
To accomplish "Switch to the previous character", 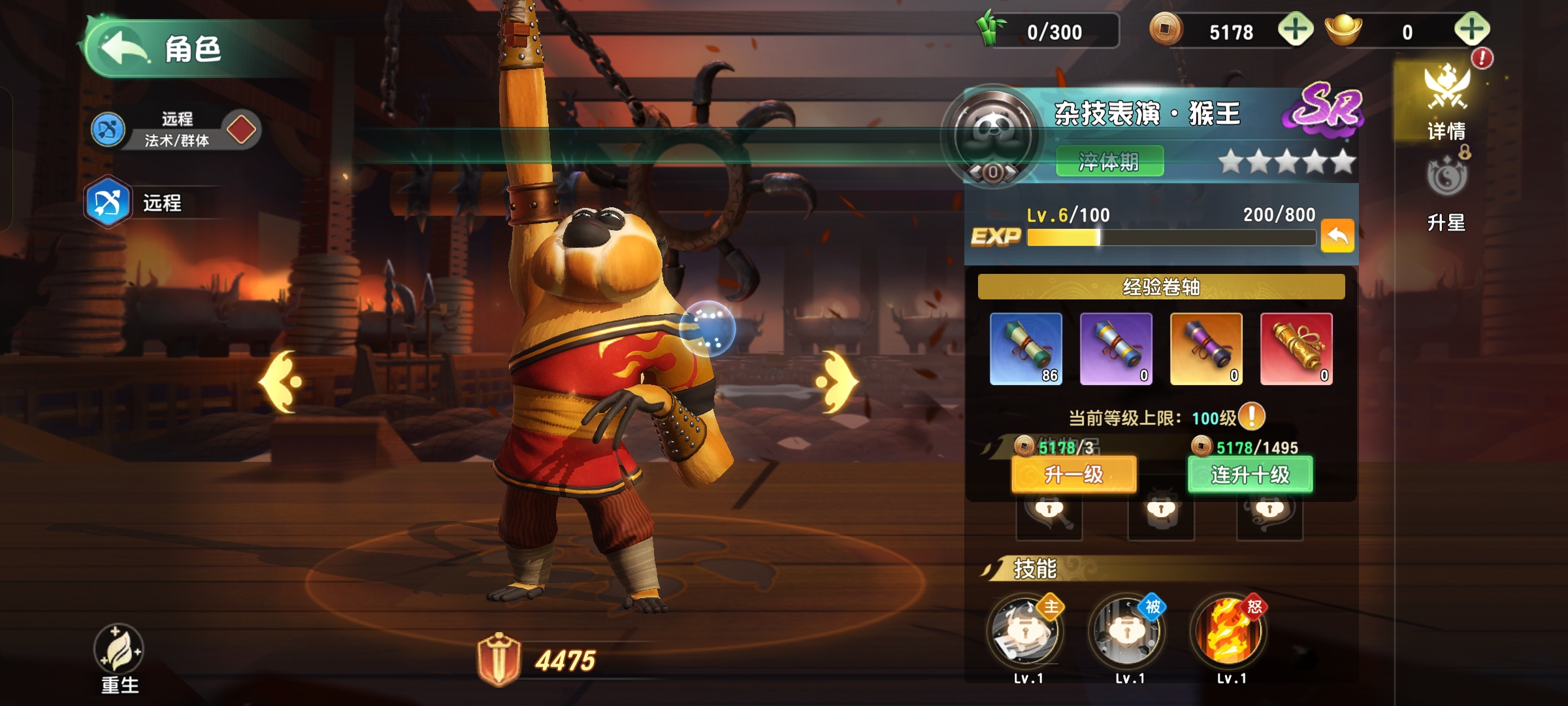I will 281,382.
